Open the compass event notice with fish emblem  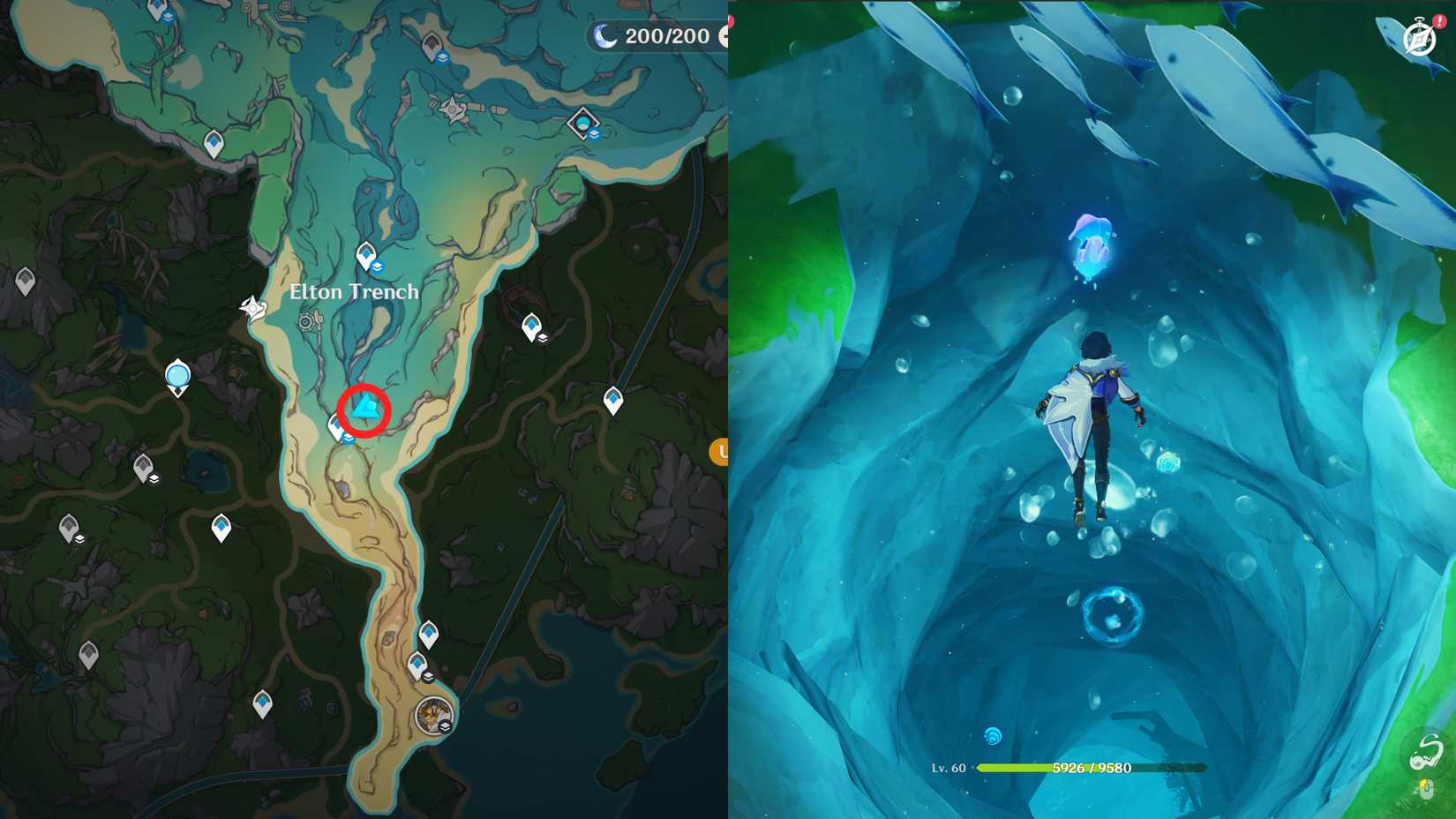1416,39
